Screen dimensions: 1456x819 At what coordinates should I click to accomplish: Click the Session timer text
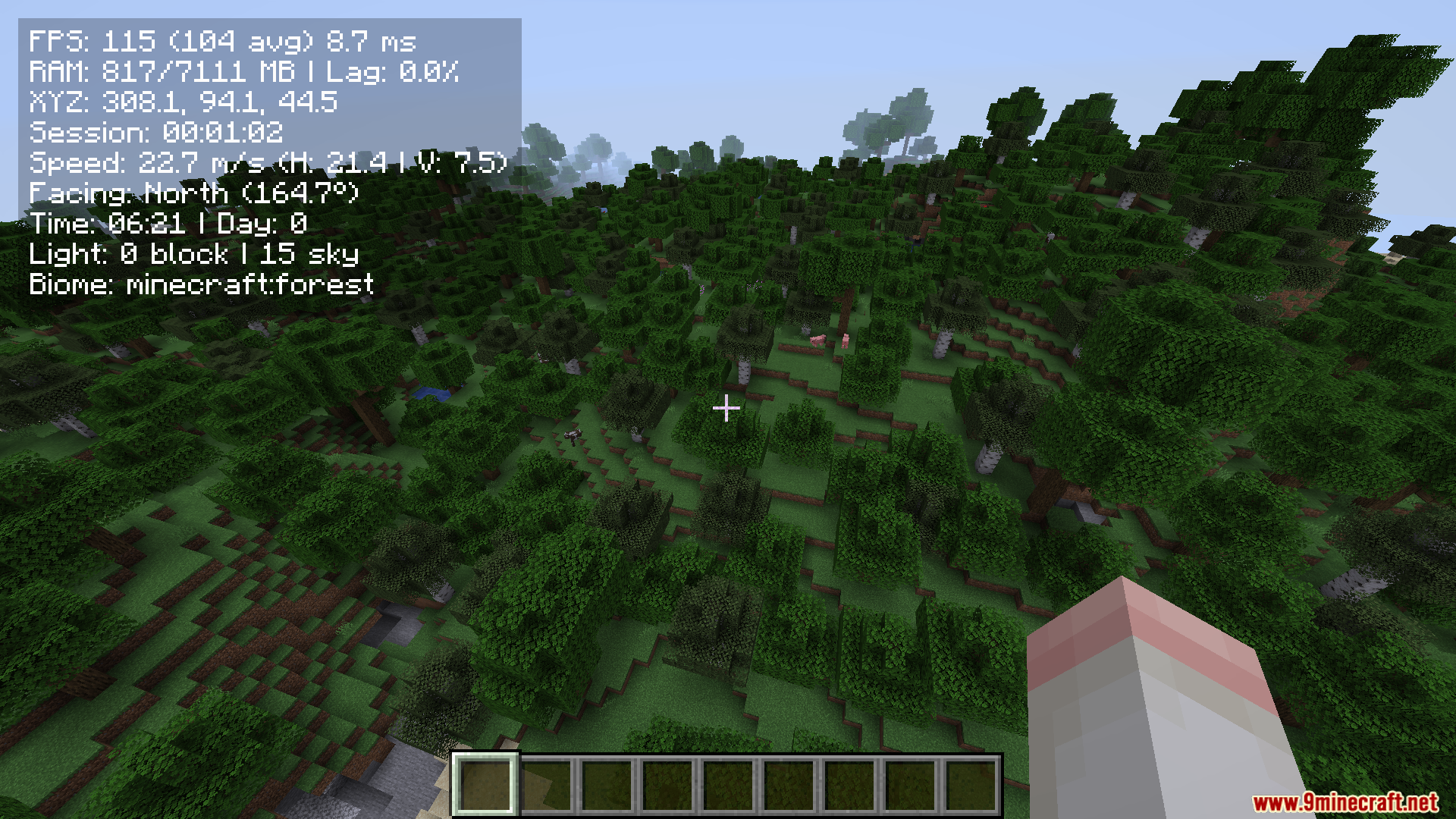click(x=155, y=133)
